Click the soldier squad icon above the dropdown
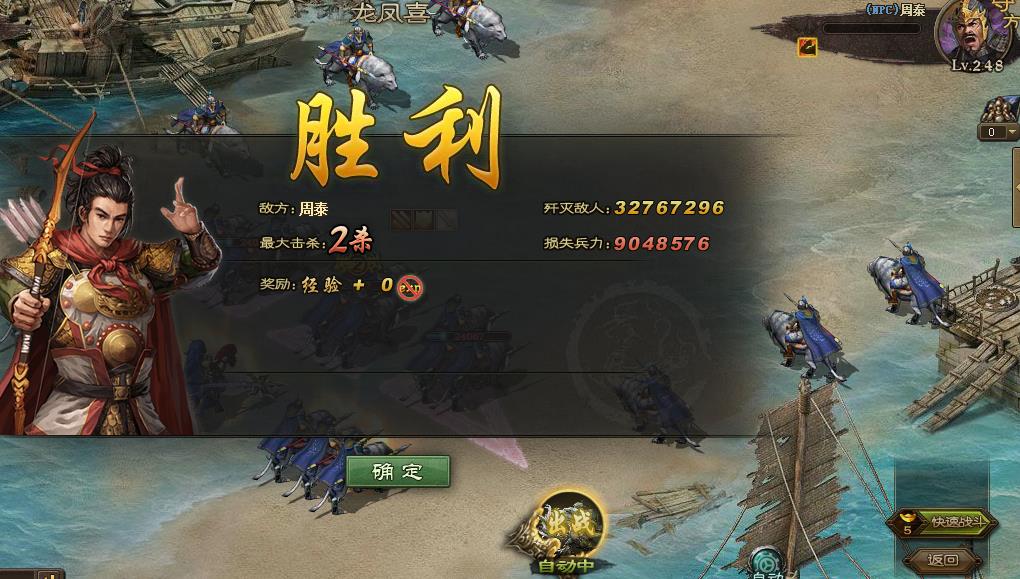Image resolution: width=1020 pixels, height=579 pixels. (x=1000, y=108)
